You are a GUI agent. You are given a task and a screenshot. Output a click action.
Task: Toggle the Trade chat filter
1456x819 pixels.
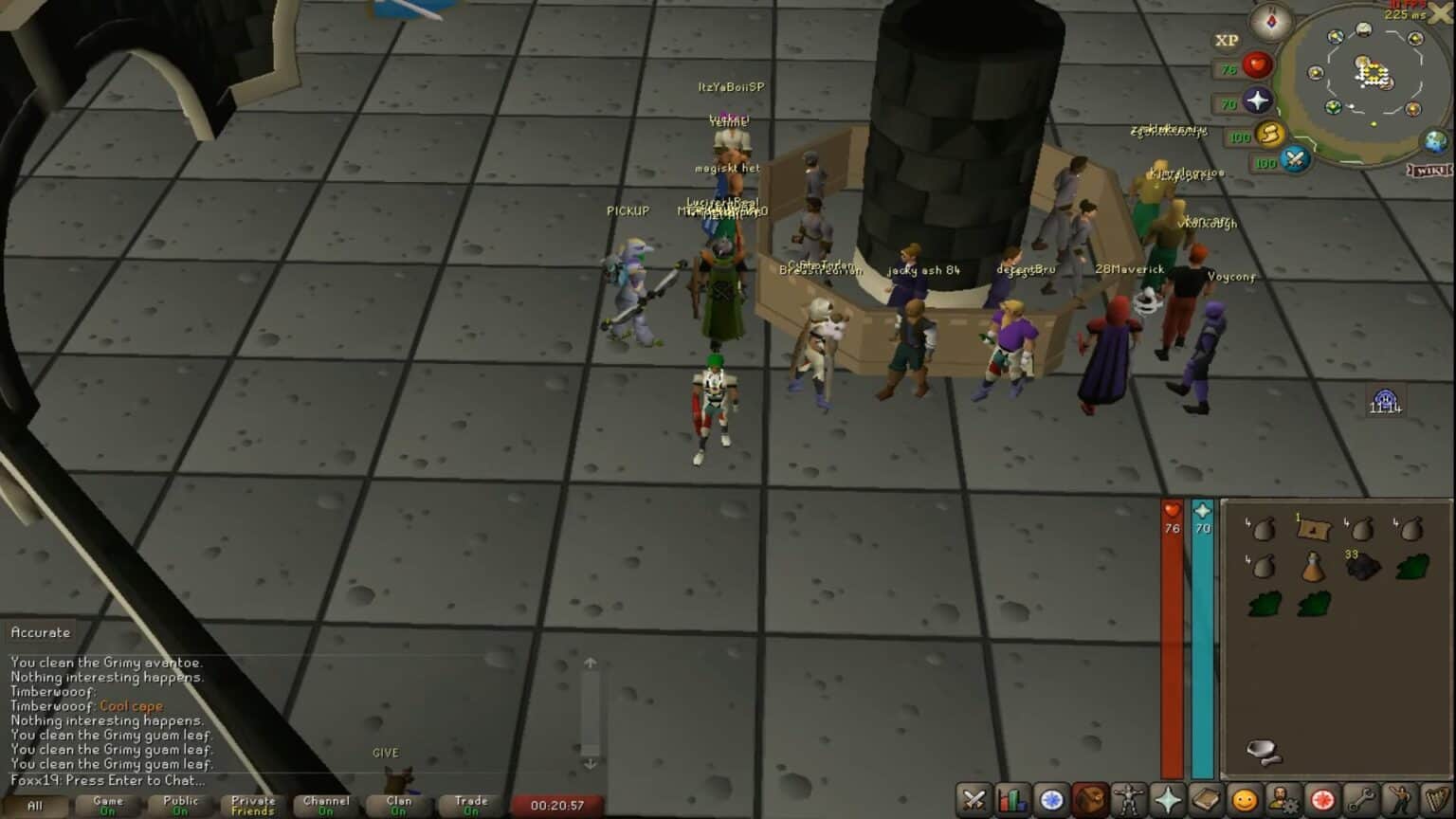coord(472,806)
